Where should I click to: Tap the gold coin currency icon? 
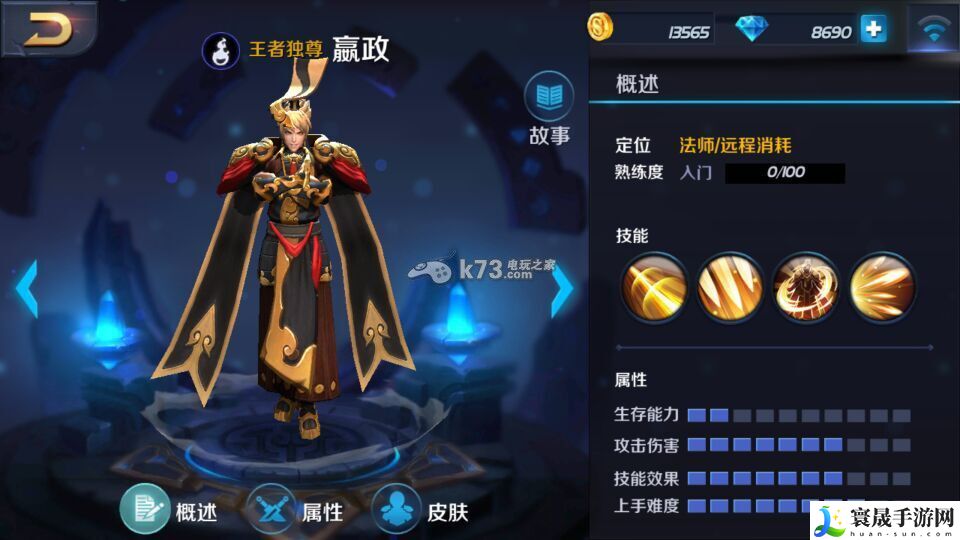pyautogui.click(x=600, y=27)
